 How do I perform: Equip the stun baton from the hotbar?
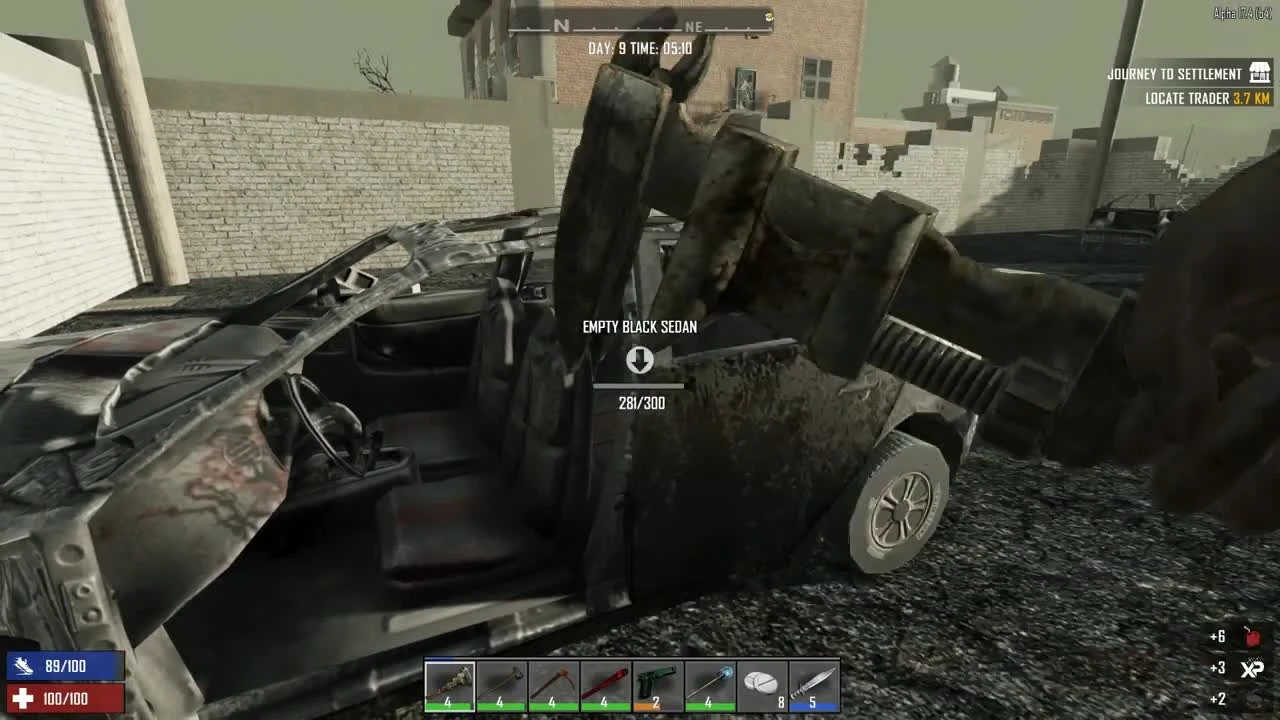709,685
